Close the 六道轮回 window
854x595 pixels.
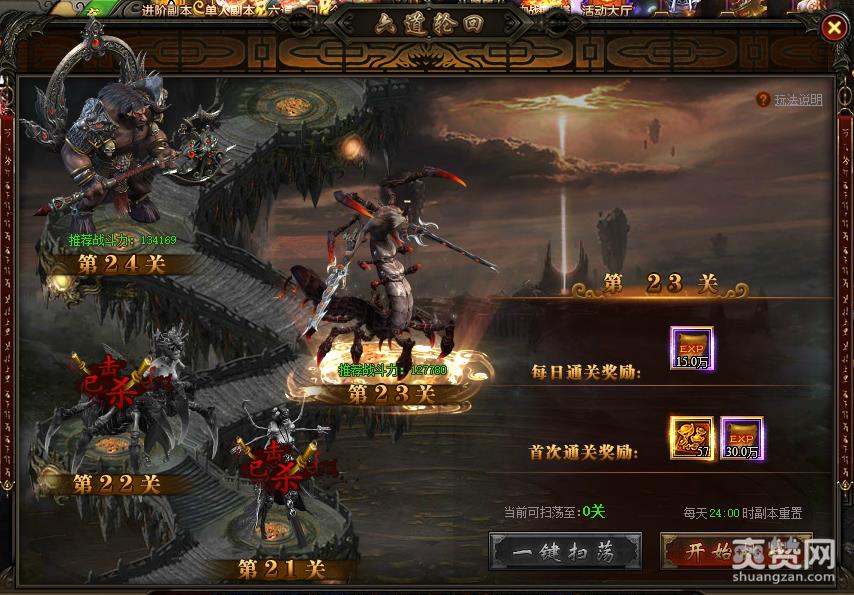[832, 28]
